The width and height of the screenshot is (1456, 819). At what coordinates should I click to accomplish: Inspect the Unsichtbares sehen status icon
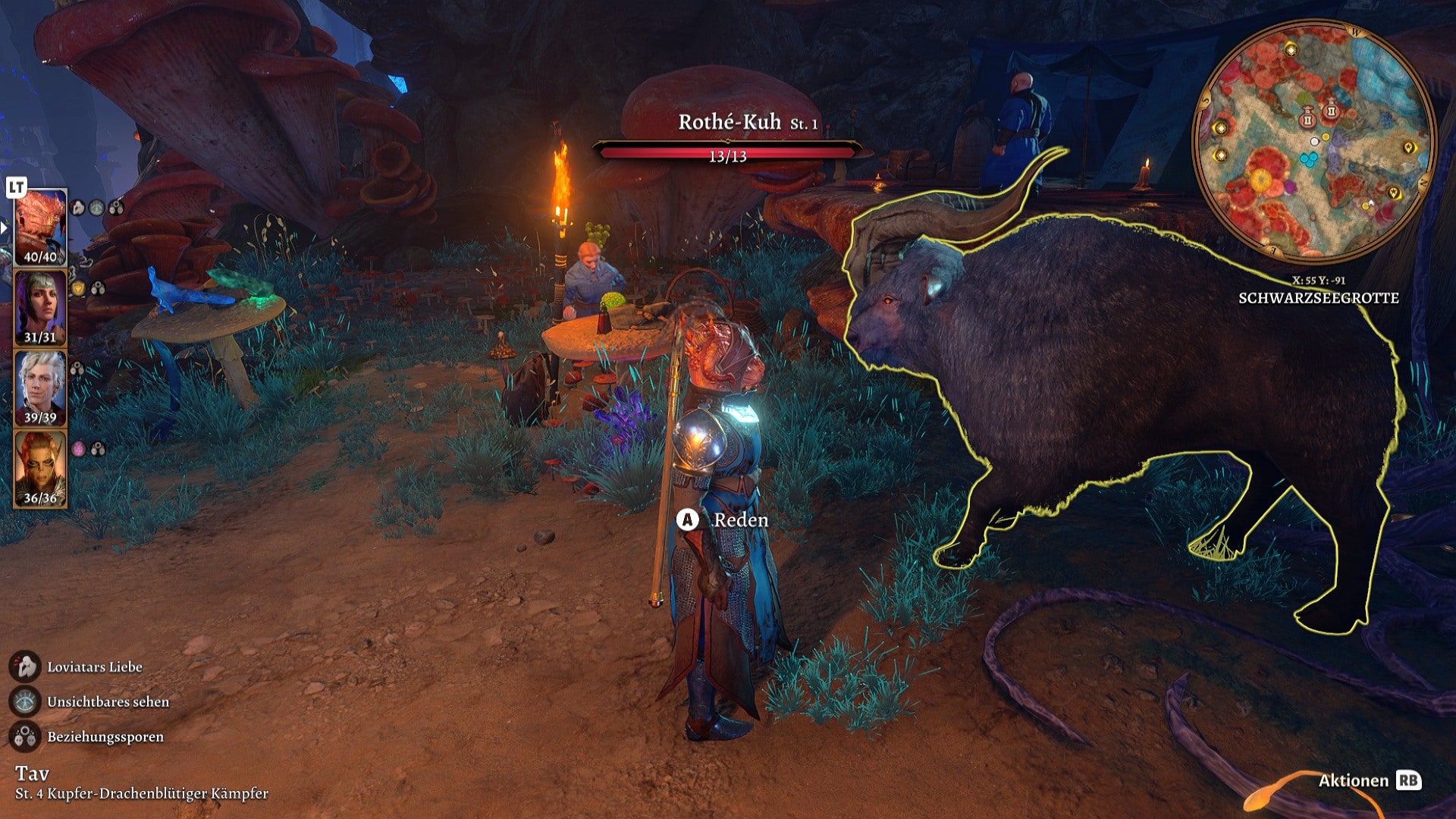pyautogui.click(x=25, y=701)
